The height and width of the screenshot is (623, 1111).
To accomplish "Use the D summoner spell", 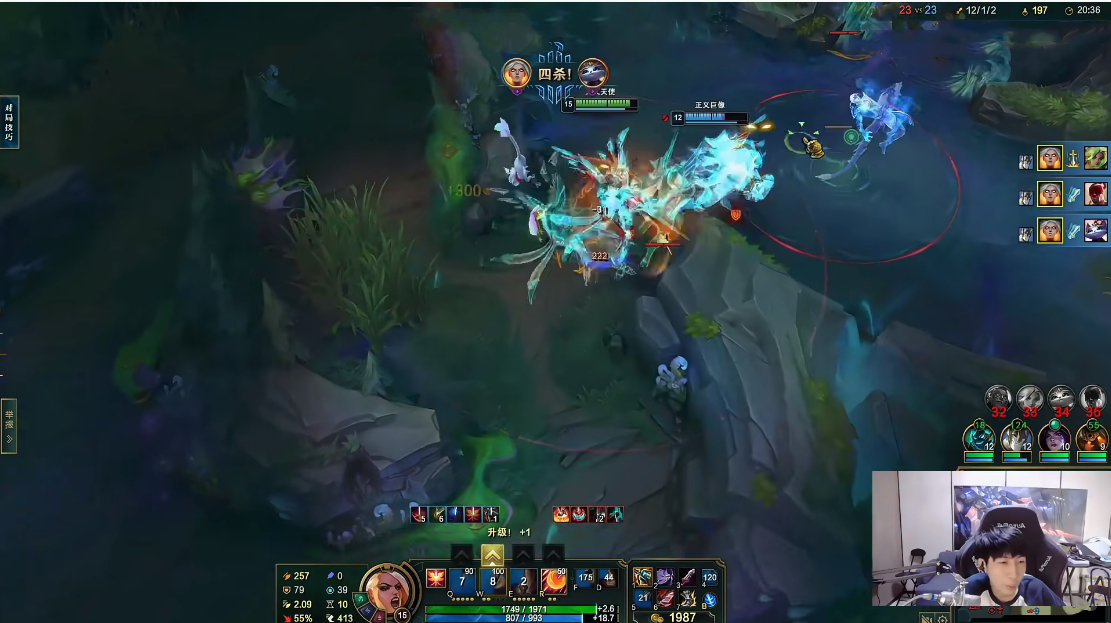I will [607, 578].
